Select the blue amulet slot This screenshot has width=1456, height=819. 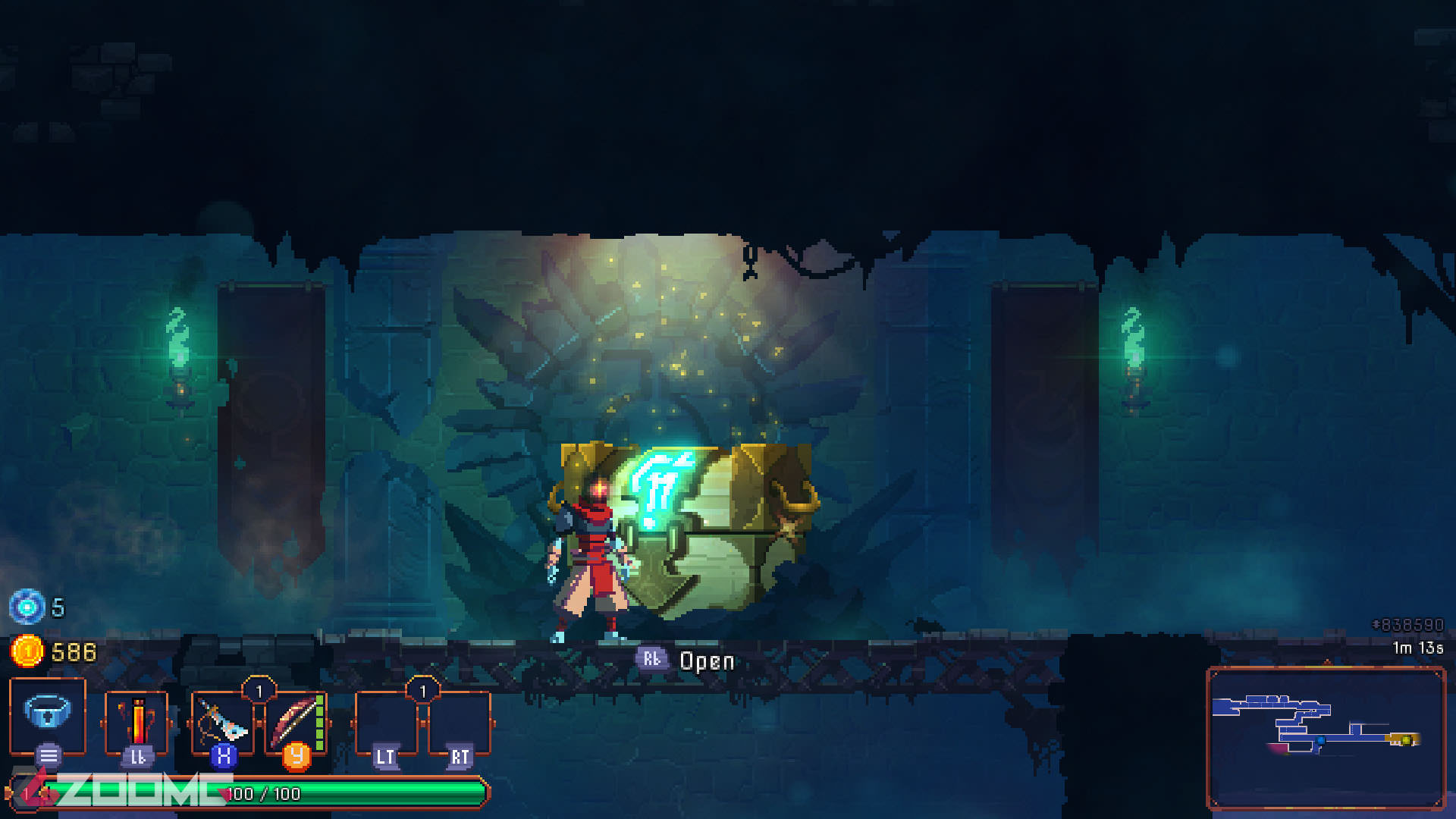47,713
